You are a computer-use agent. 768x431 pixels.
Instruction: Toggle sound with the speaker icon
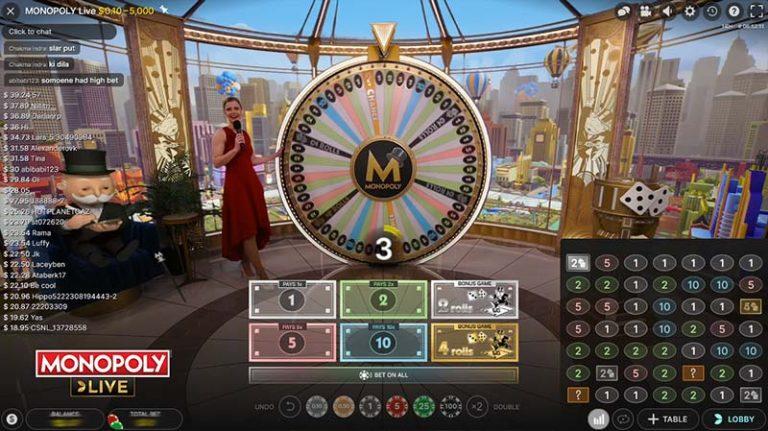(667, 12)
